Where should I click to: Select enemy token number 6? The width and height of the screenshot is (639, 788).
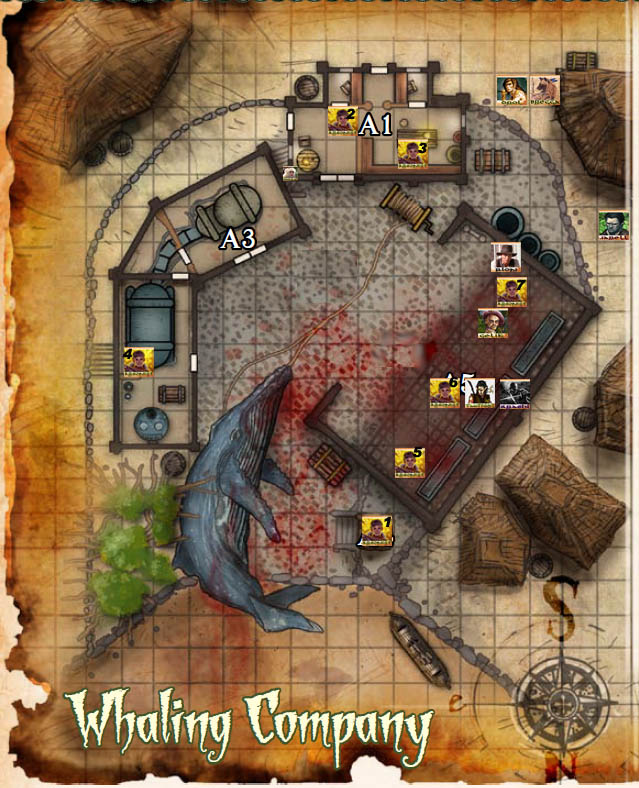pos(445,392)
